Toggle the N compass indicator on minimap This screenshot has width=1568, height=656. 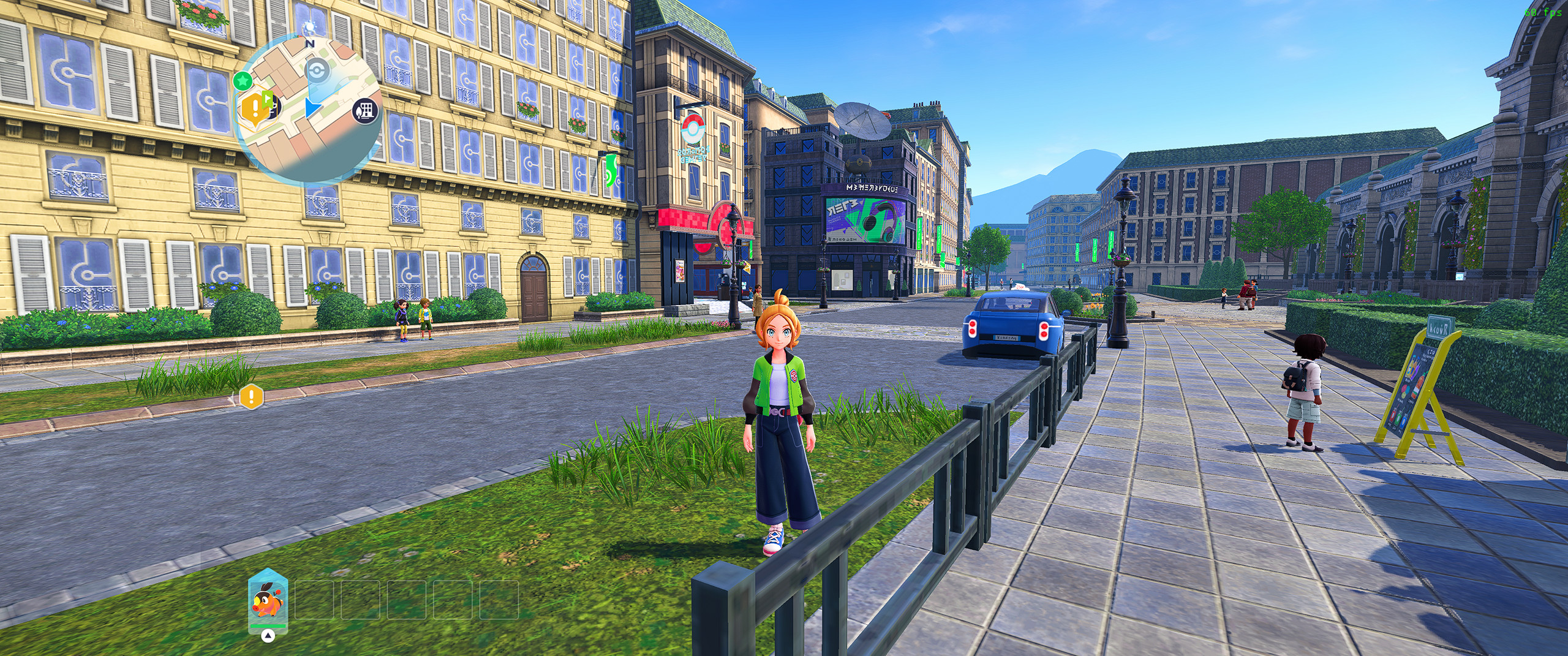pyautogui.click(x=309, y=43)
